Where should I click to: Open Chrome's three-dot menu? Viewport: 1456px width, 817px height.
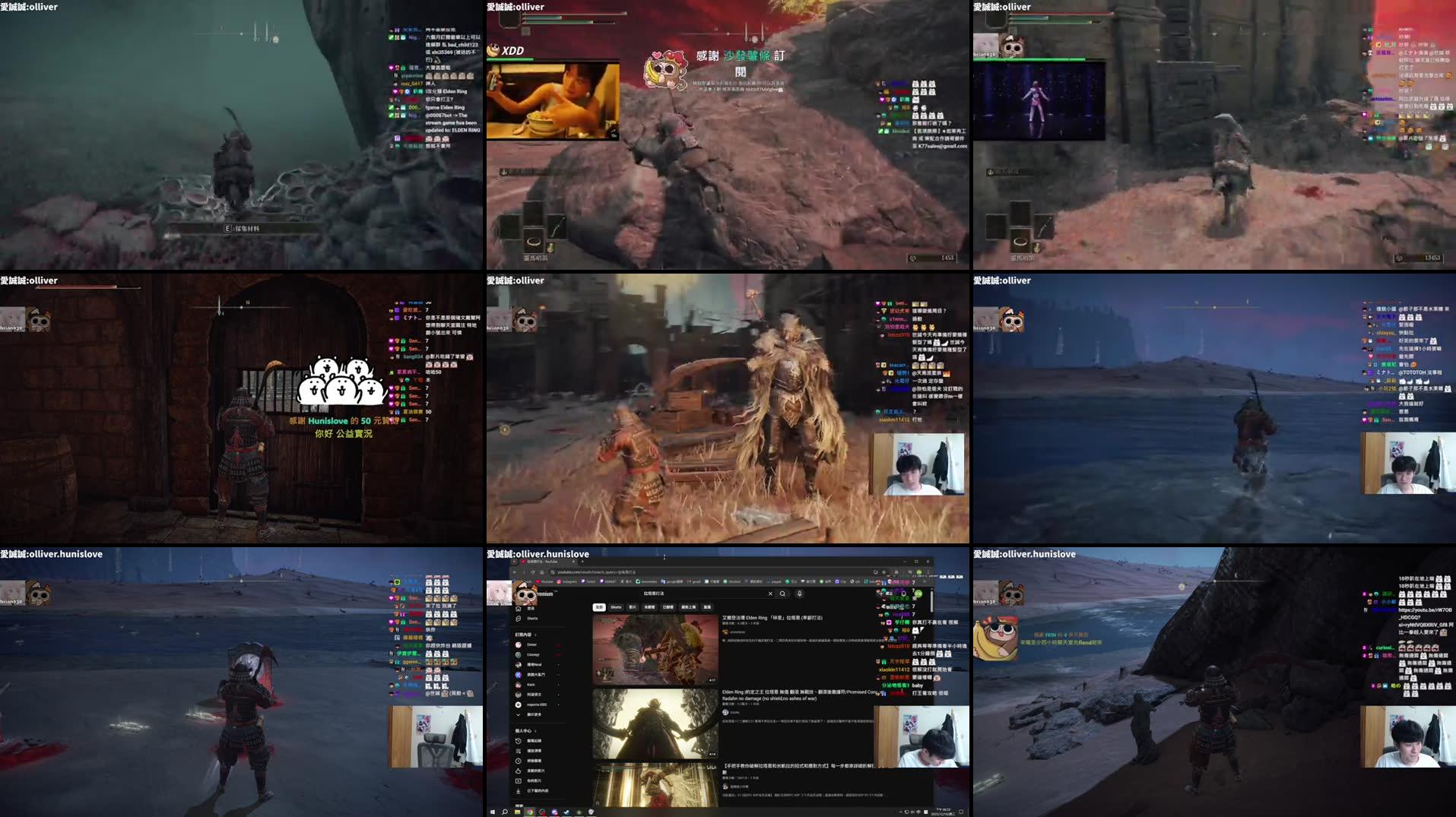928,572
